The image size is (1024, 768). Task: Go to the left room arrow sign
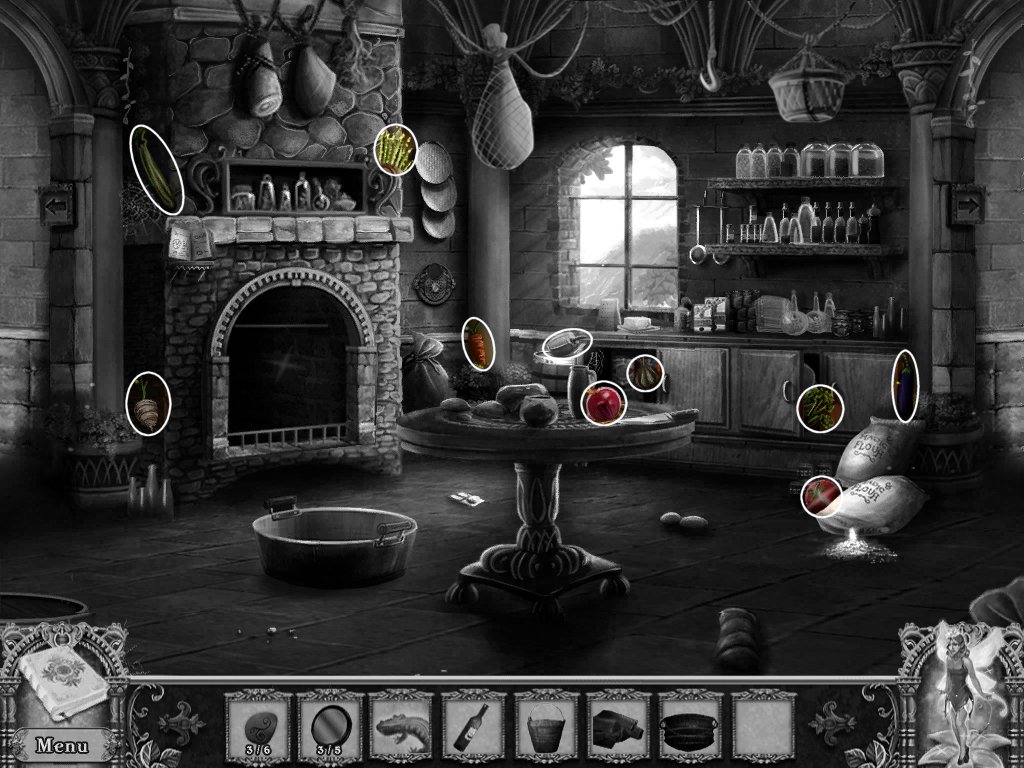pyautogui.click(x=56, y=205)
